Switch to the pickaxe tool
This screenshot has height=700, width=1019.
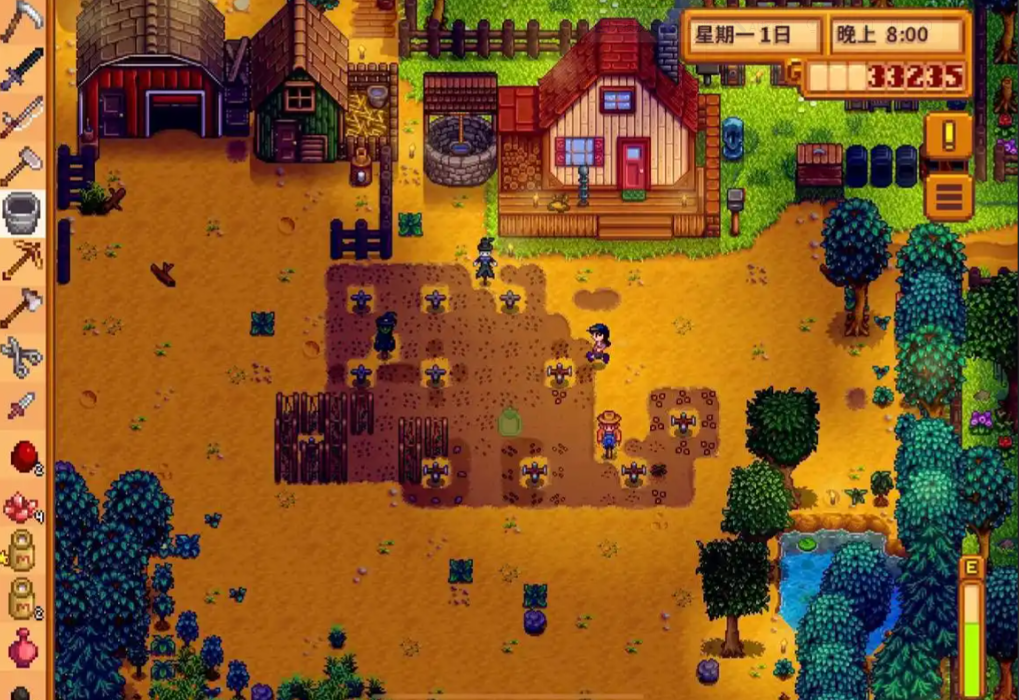21,260
